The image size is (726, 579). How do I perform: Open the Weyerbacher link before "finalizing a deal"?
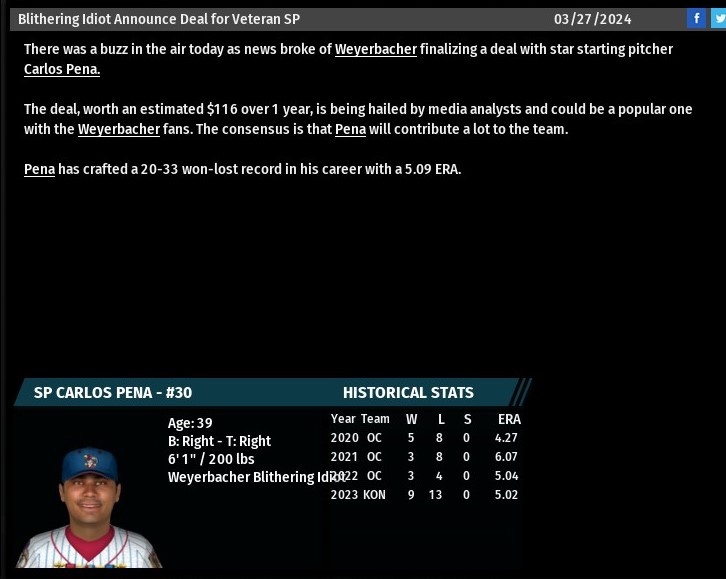375,49
